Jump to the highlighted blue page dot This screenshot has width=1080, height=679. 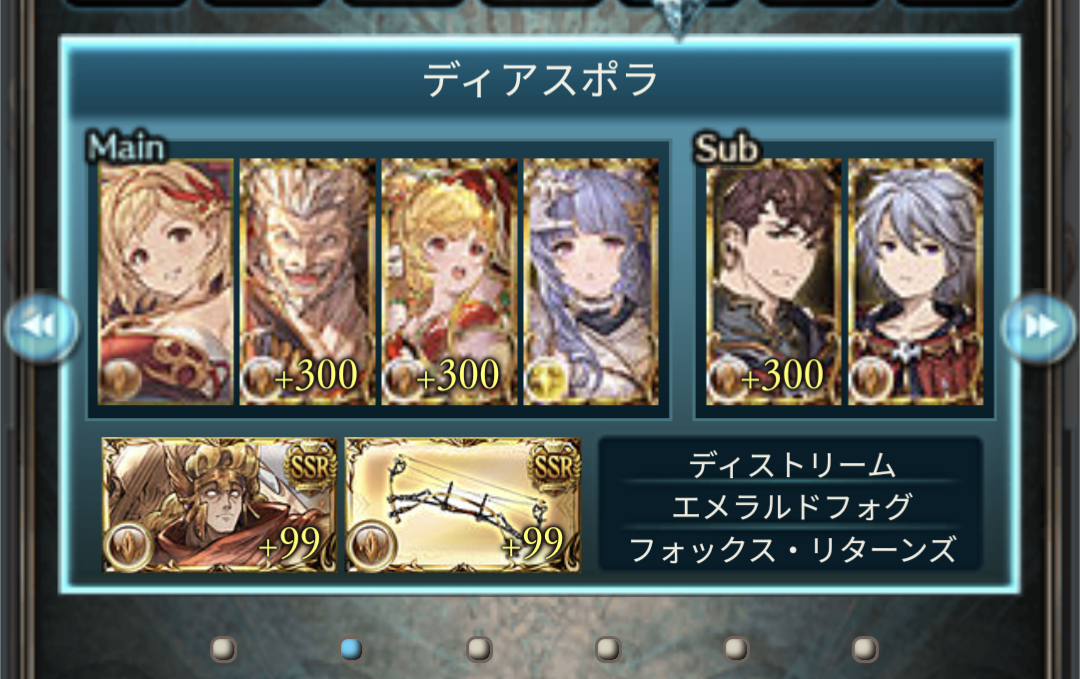point(351,649)
